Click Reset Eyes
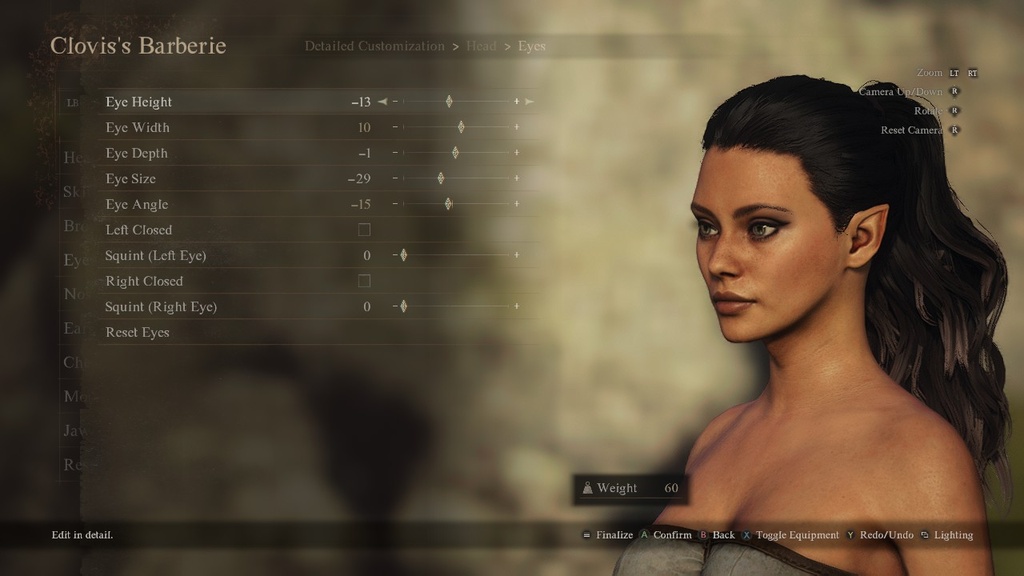The image size is (1024, 576). pyautogui.click(x=138, y=332)
